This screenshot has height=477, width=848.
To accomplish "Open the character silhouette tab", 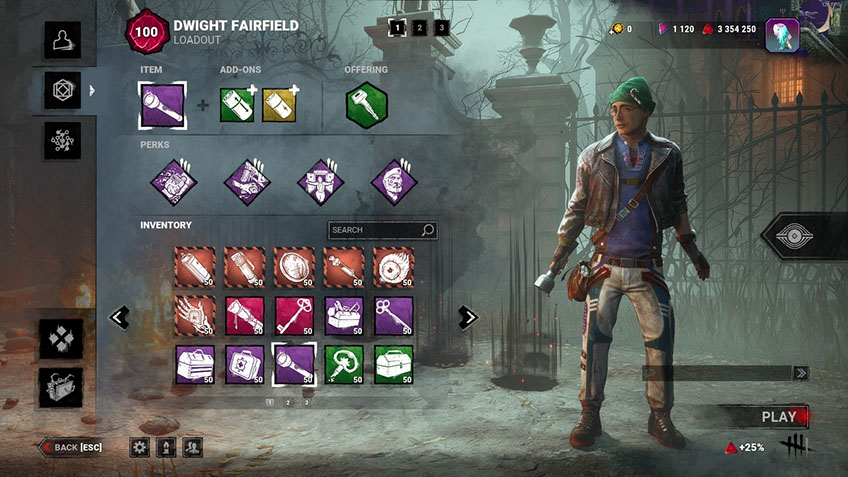I will [x=62, y=40].
